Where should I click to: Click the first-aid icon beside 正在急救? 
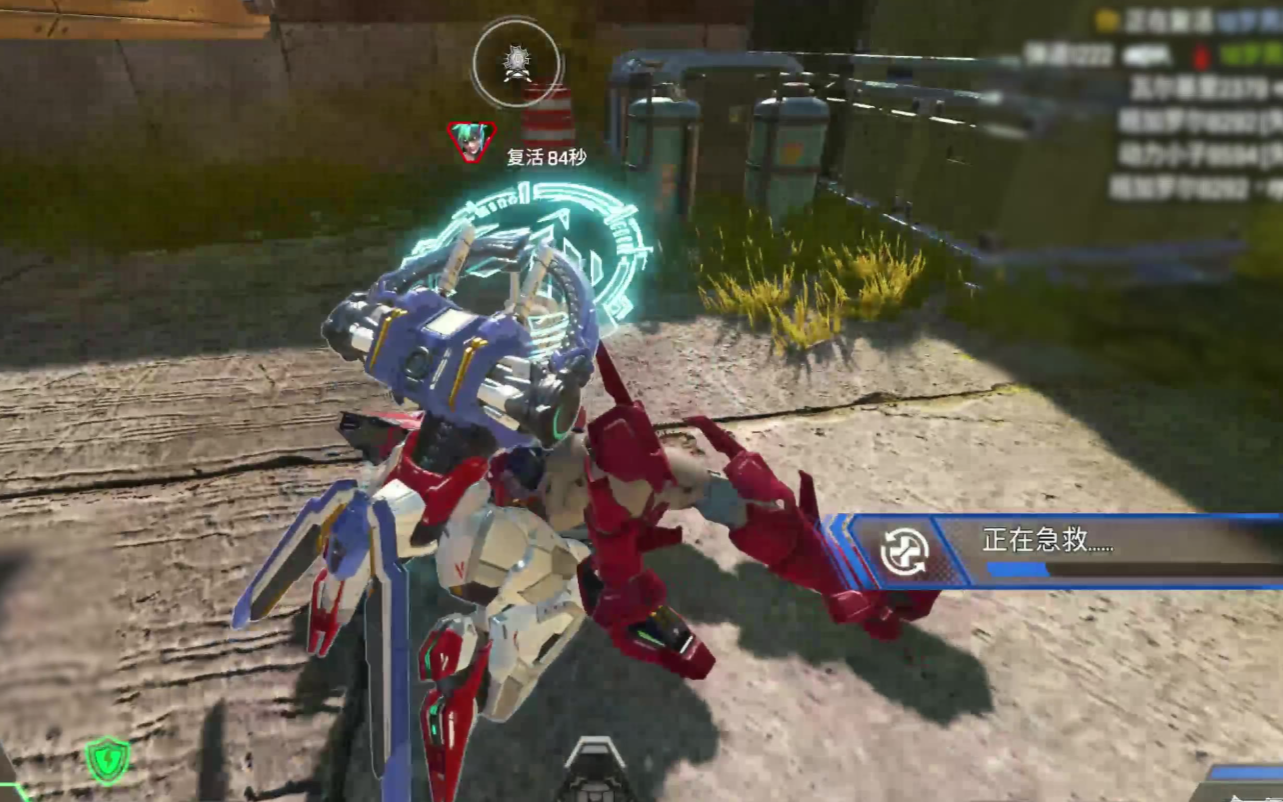(x=904, y=551)
